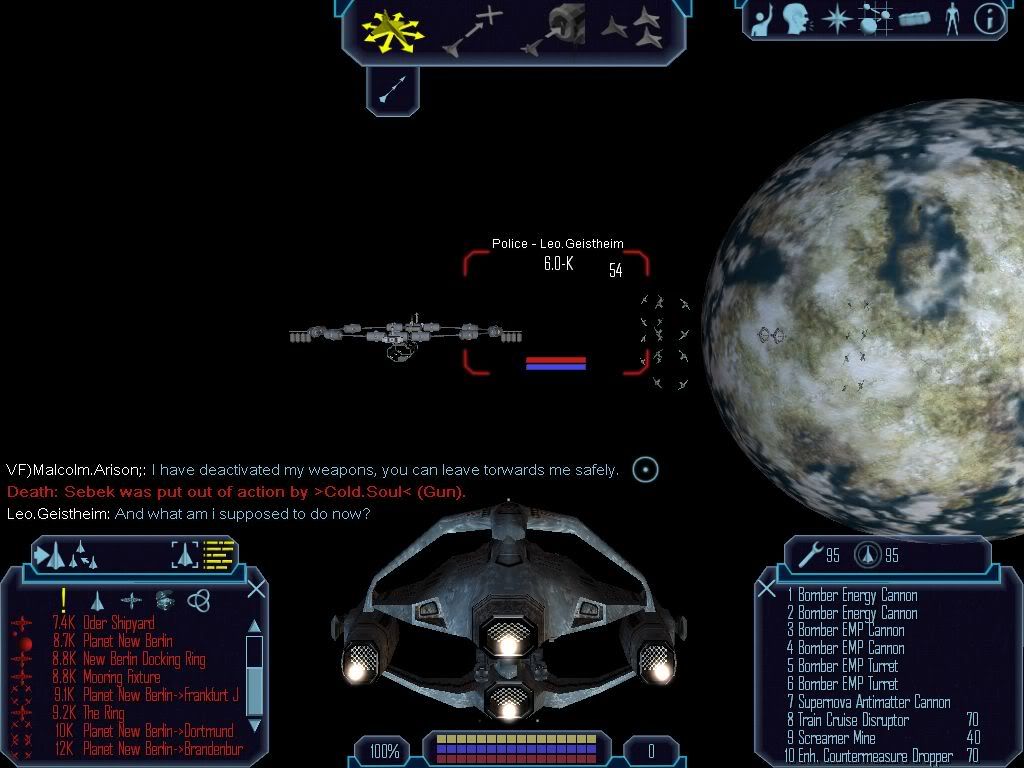Open the nav map grid icon
Image resolution: width=1024 pixels, height=768 pixels.
point(875,18)
